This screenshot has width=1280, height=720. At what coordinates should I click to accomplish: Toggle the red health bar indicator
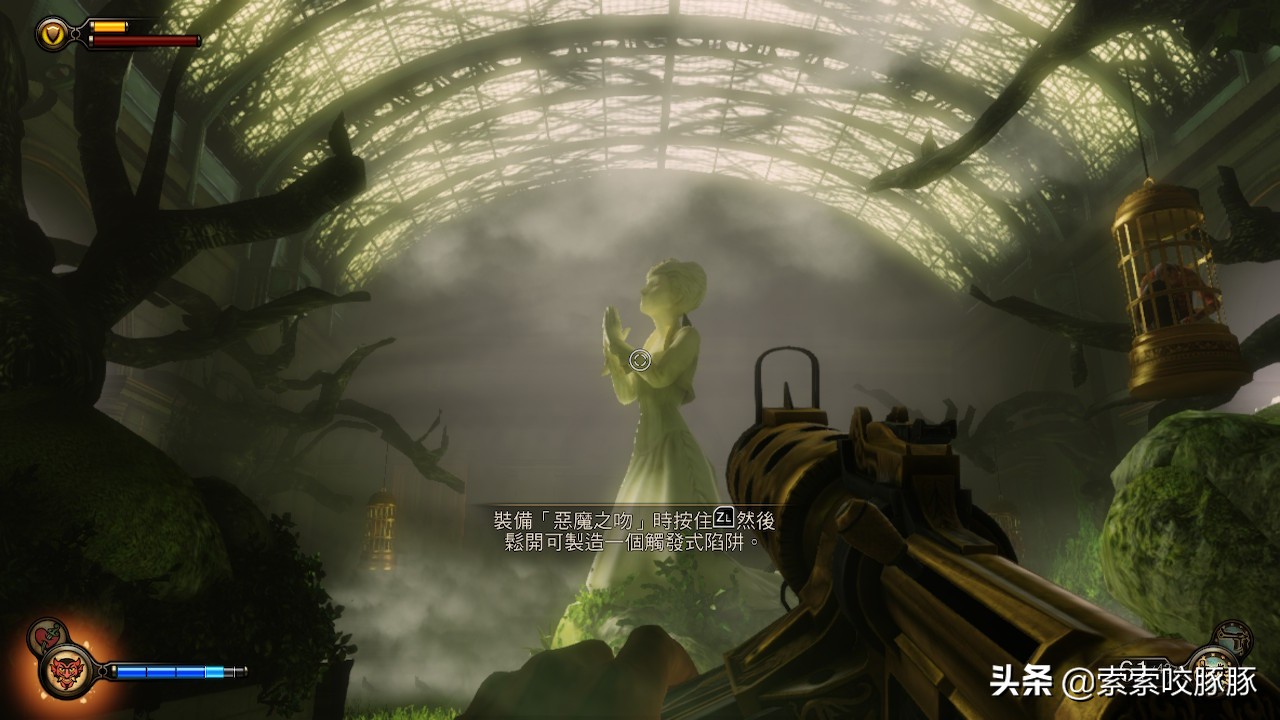[146, 41]
